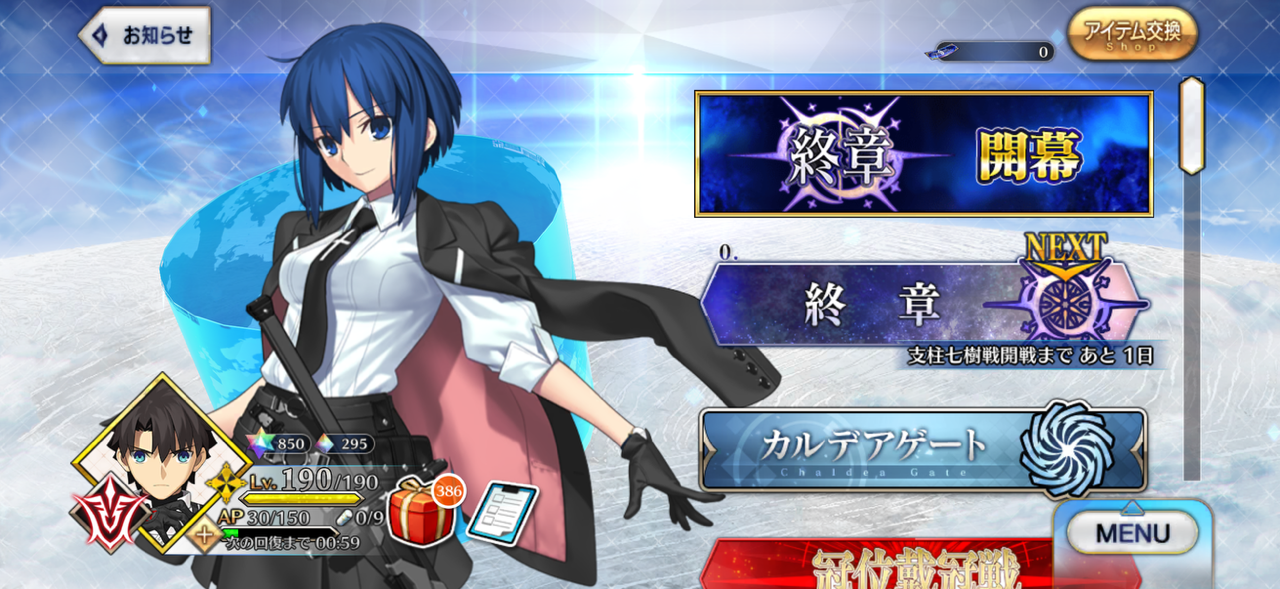This screenshot has height=589, width=1280.
Task: Select the 終章 quest entry marked NEXT
Action: click(x=924, y=304)
